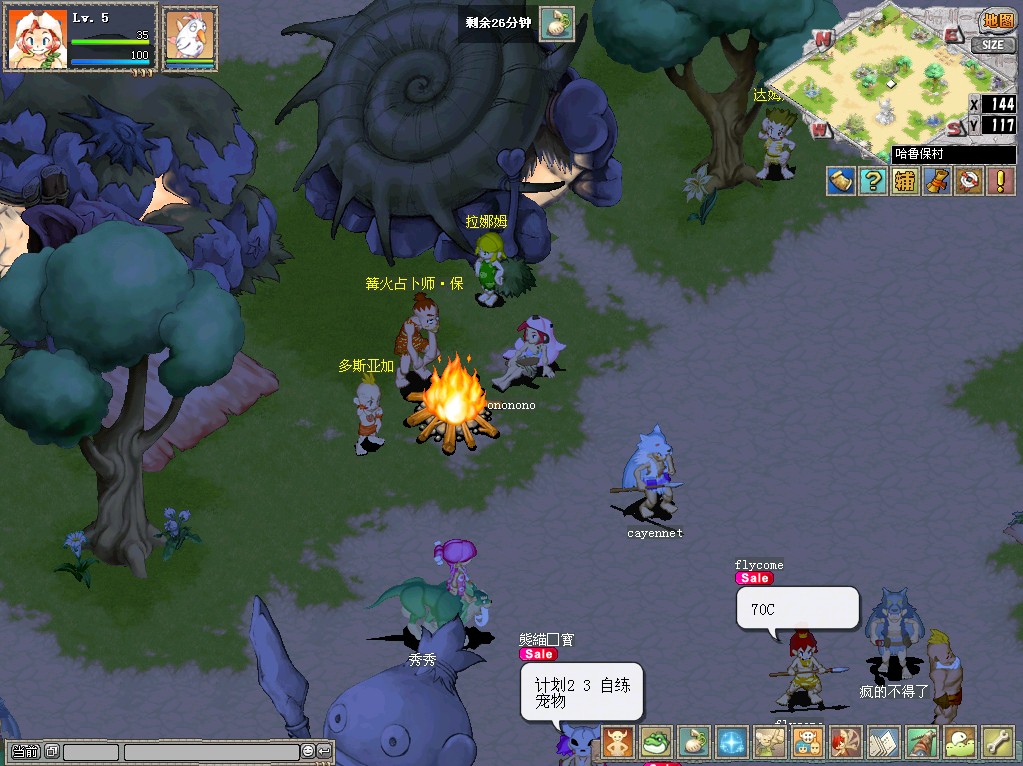Open the smiley emoticon button in chat bar
Screen dimensions: 1023x766
(x=309, y=751)
